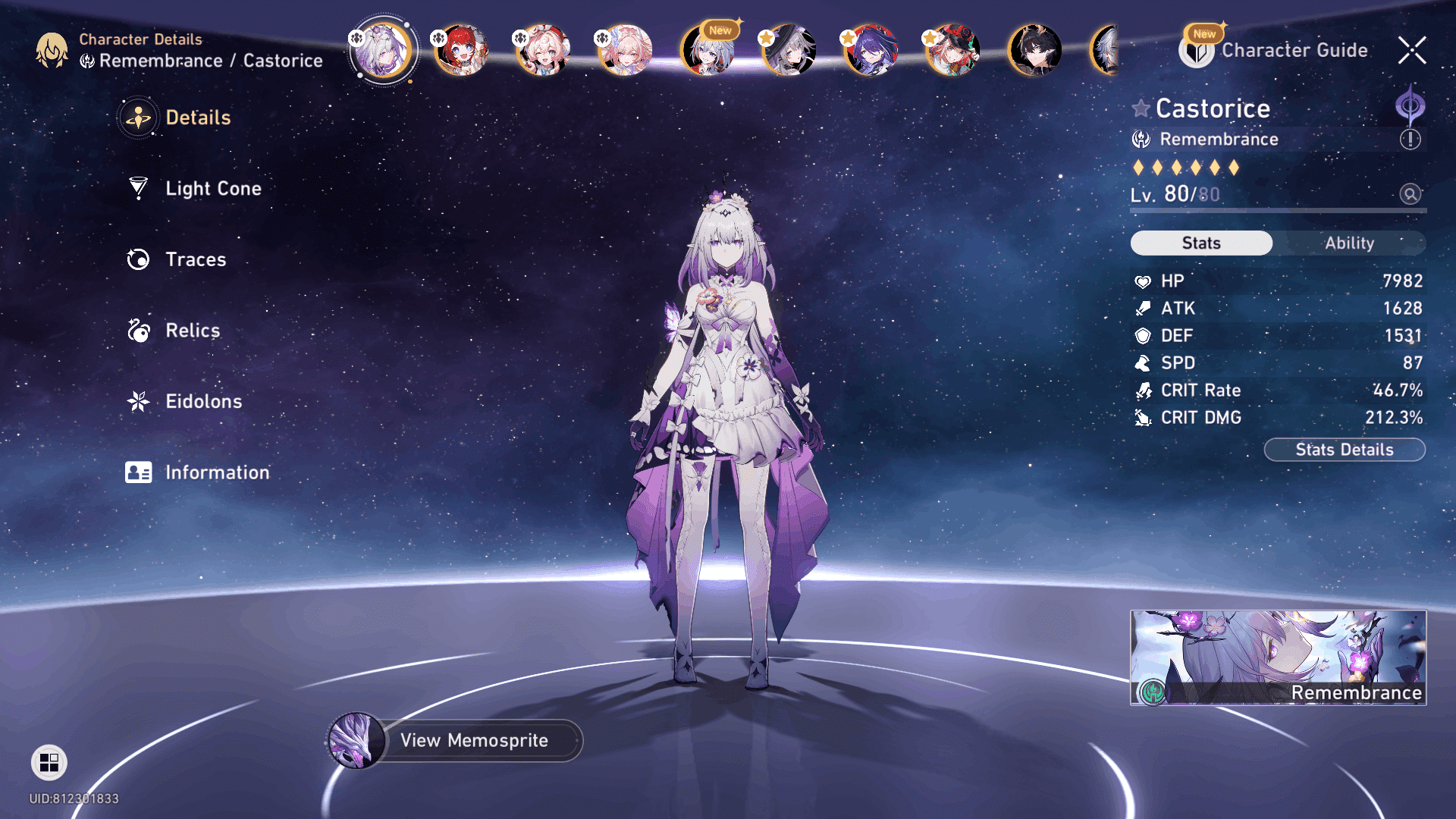Open the four-square grid menu icon
The height and width of the screenshot is (819, 1456).
(x=49, y=762)
